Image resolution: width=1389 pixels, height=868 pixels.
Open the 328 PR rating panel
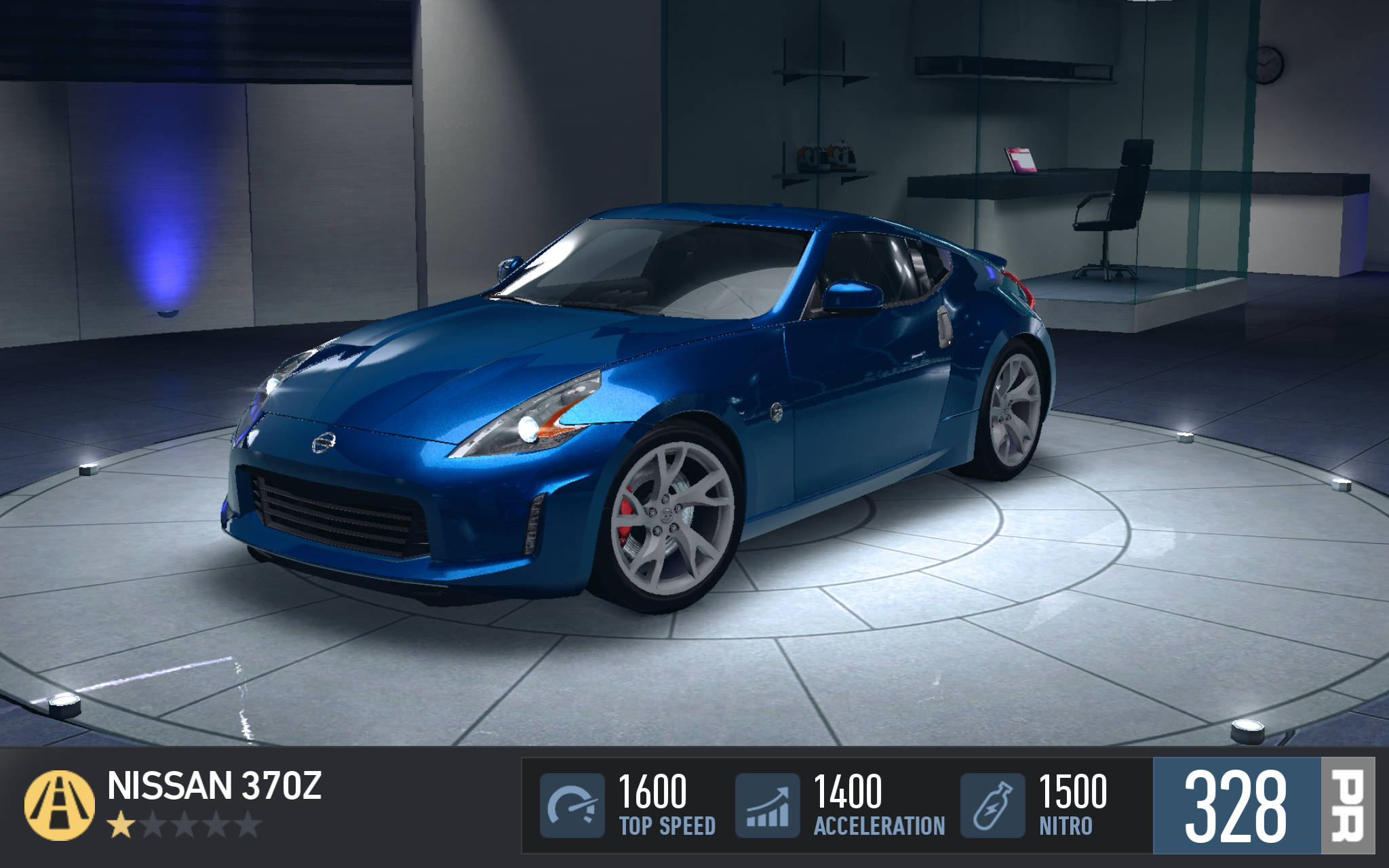(x=1263, y=806)
